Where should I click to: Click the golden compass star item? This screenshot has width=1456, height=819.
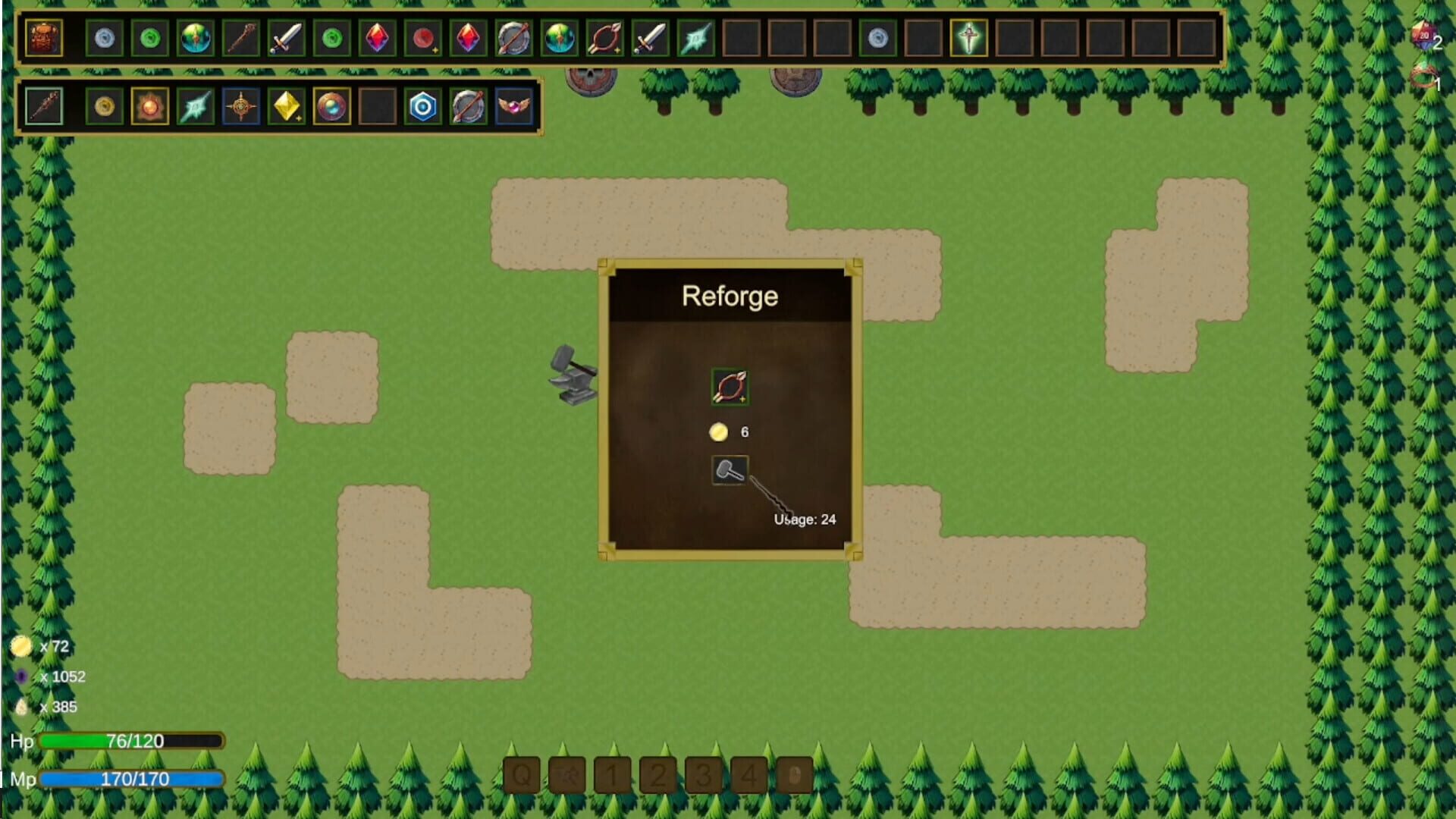point(241,106)
